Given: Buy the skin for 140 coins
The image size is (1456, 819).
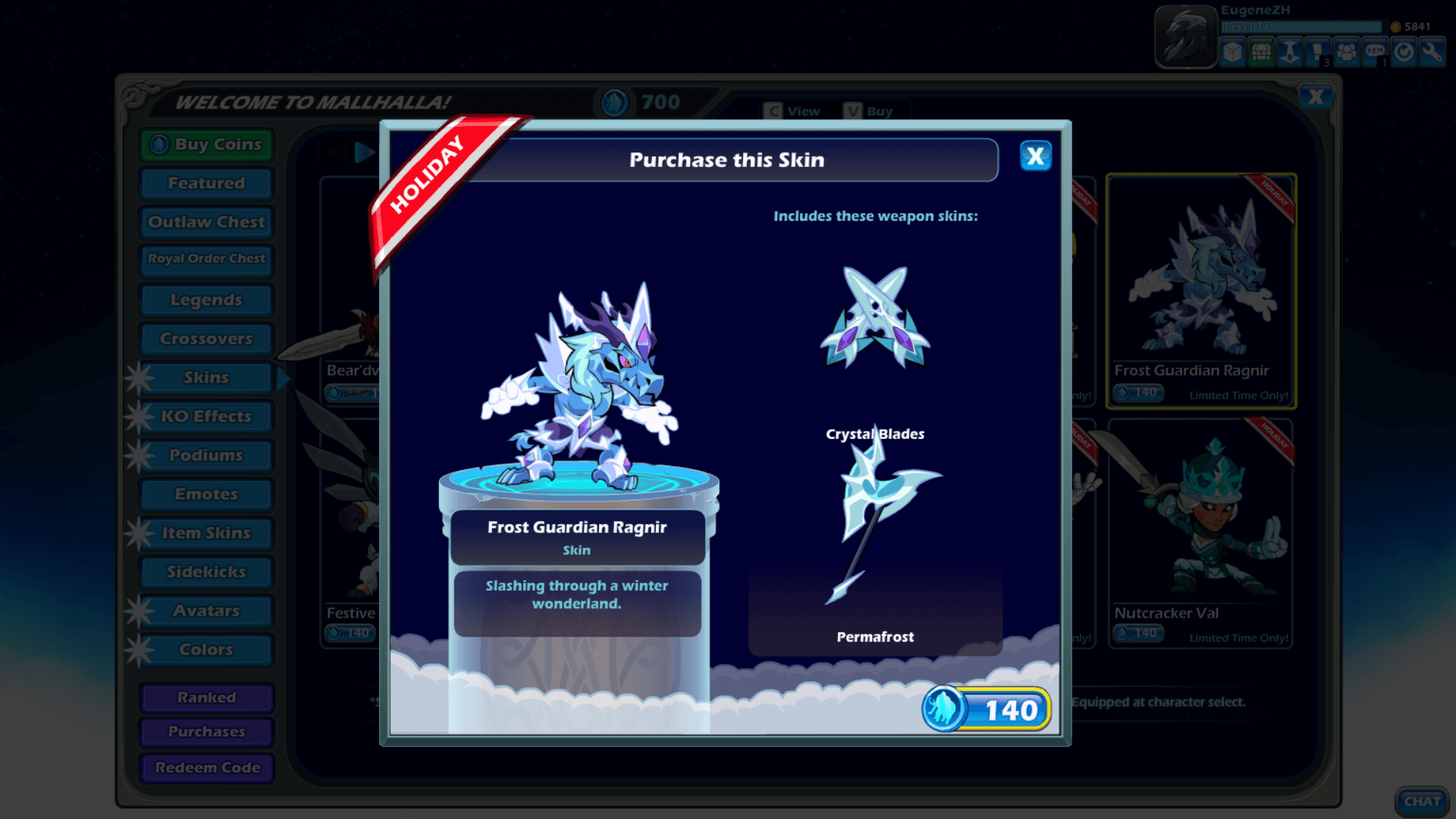Looking at the screenshot, I should pos(987,710).
